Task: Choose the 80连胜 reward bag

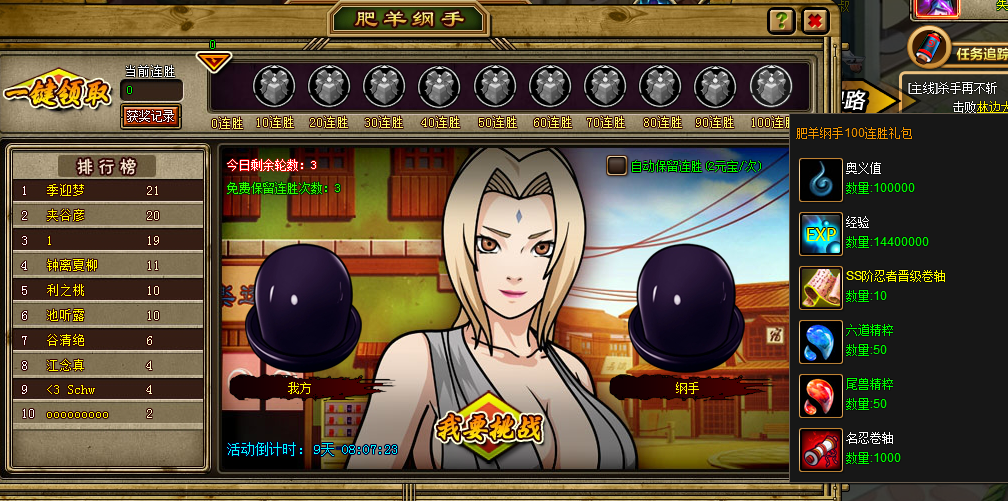Action: click(x=659, y=86)
